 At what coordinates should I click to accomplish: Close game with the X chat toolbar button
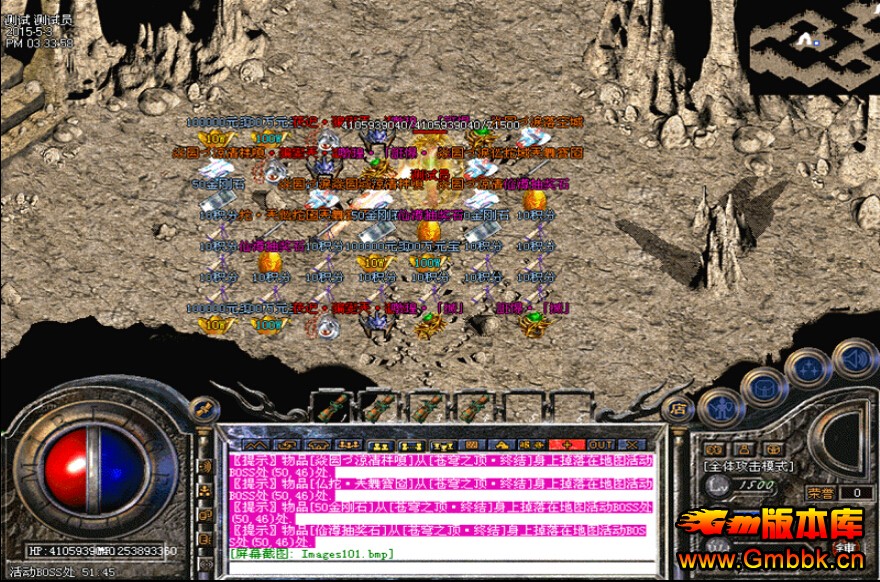point(634,443)
